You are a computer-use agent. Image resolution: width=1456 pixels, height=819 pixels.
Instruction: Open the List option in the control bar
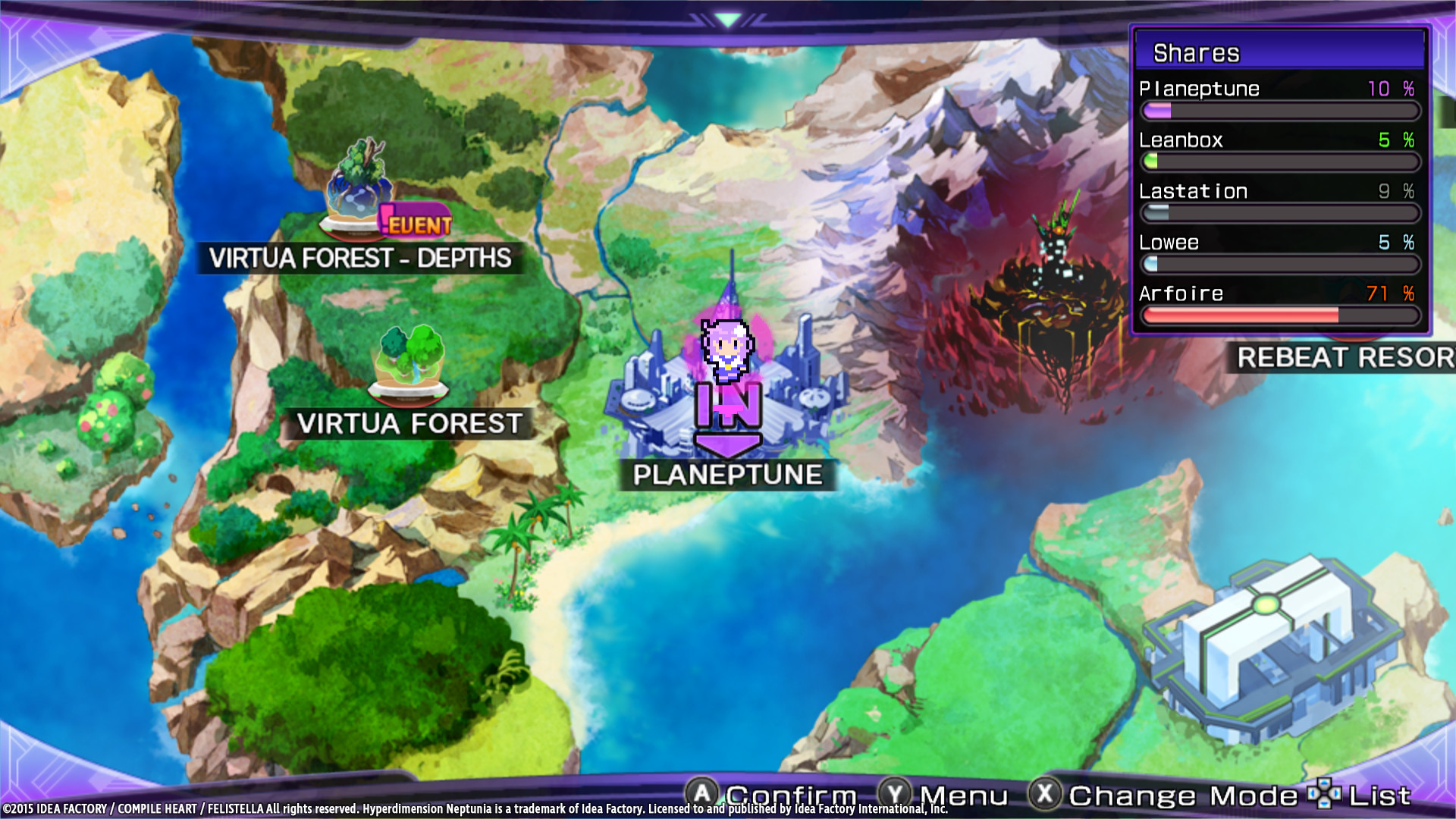tap(1380, 795)
